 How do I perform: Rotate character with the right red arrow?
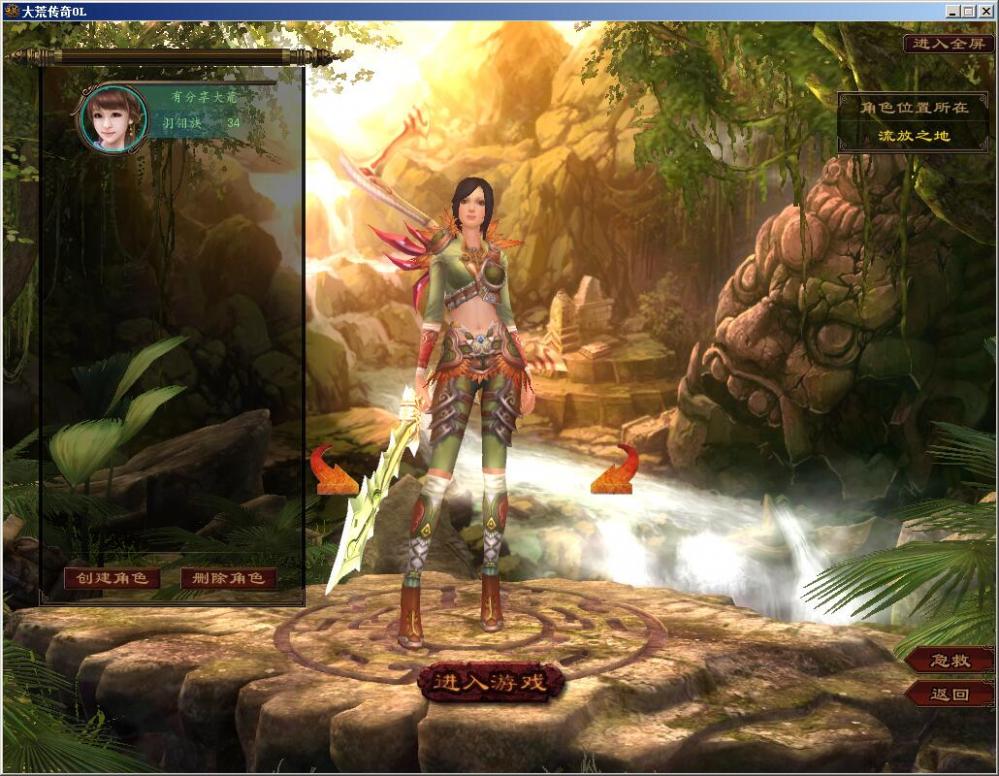(614, 471)
